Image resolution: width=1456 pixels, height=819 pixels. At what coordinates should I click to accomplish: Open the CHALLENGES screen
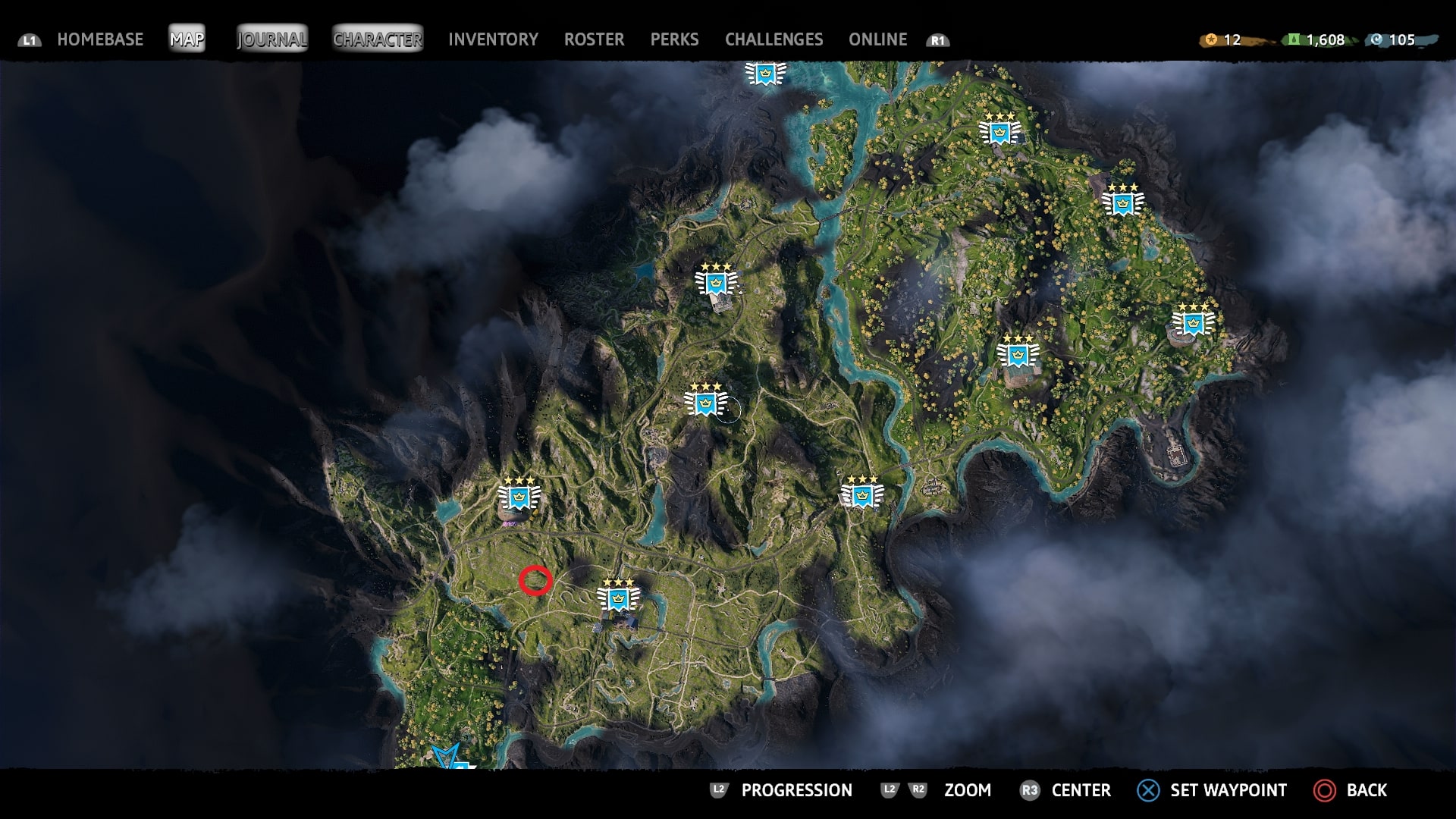(774, 39)
